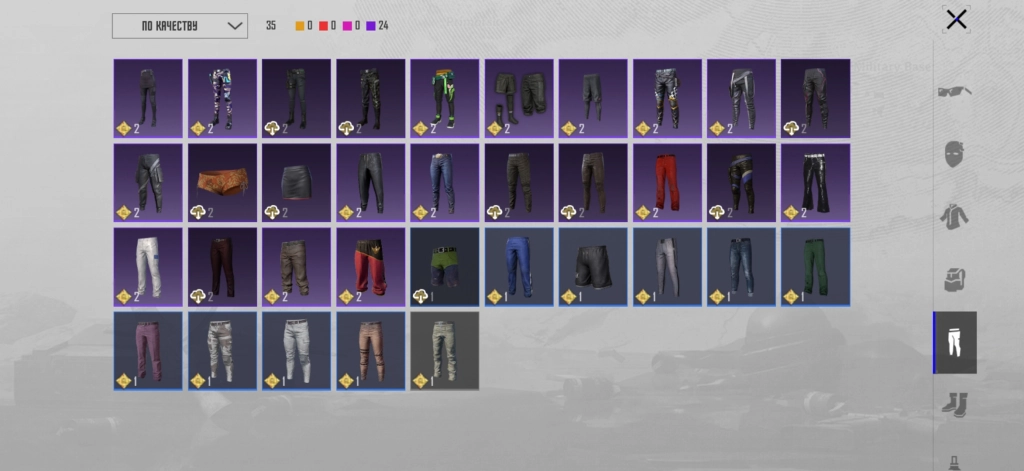Switch to the glasses category tab
Viewport: 1024px width, 471px height.
pos(955,92)
